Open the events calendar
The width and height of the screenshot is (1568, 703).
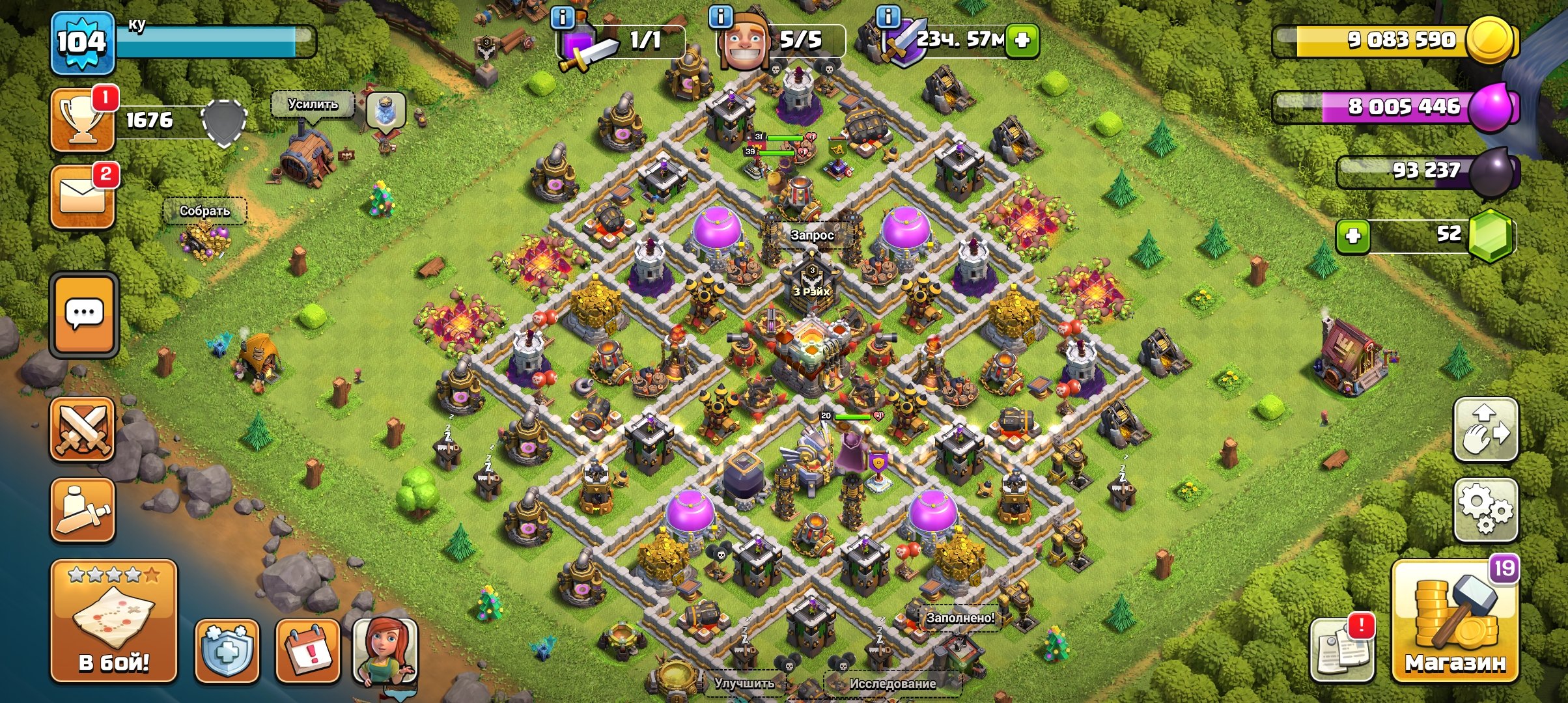click(307, 651)
